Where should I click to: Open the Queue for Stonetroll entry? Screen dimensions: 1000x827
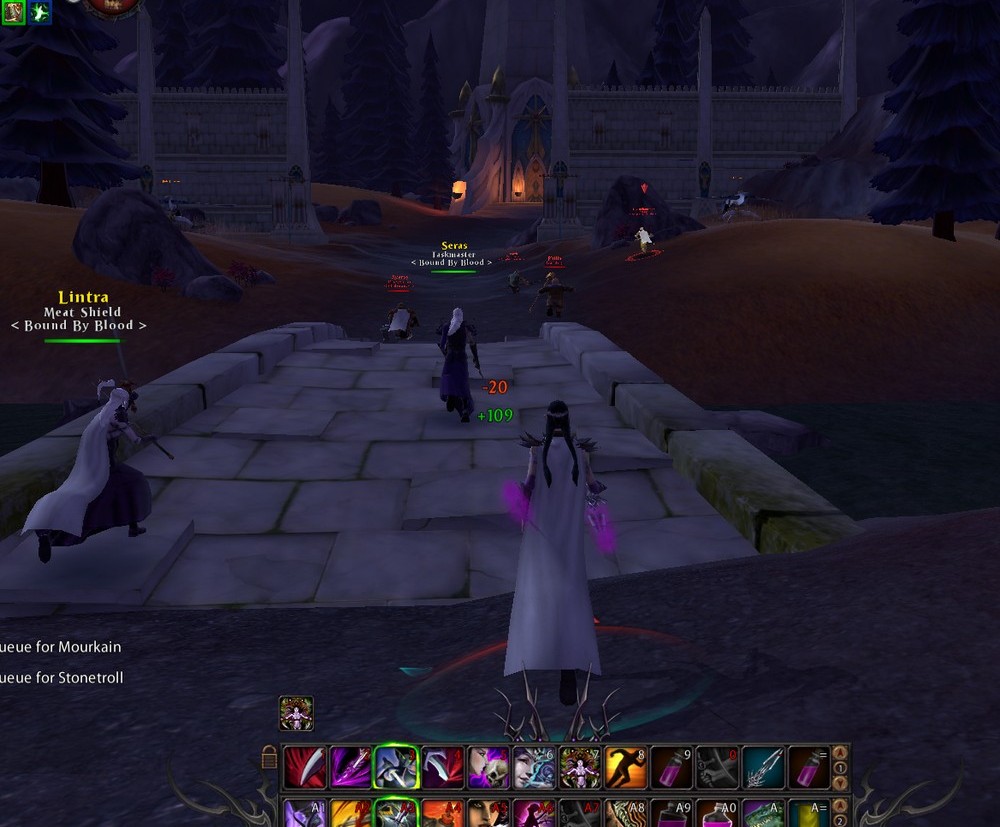[x=64, y=678]
